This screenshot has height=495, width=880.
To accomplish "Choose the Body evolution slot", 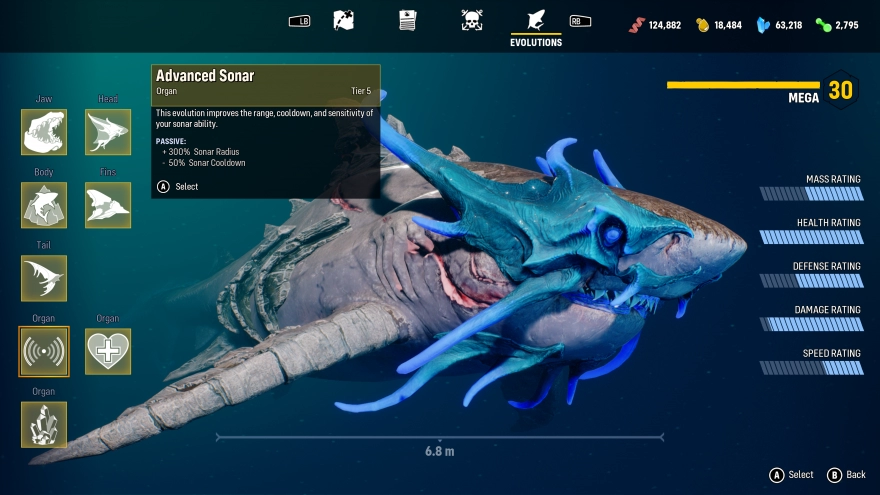I will click(44, 205).
